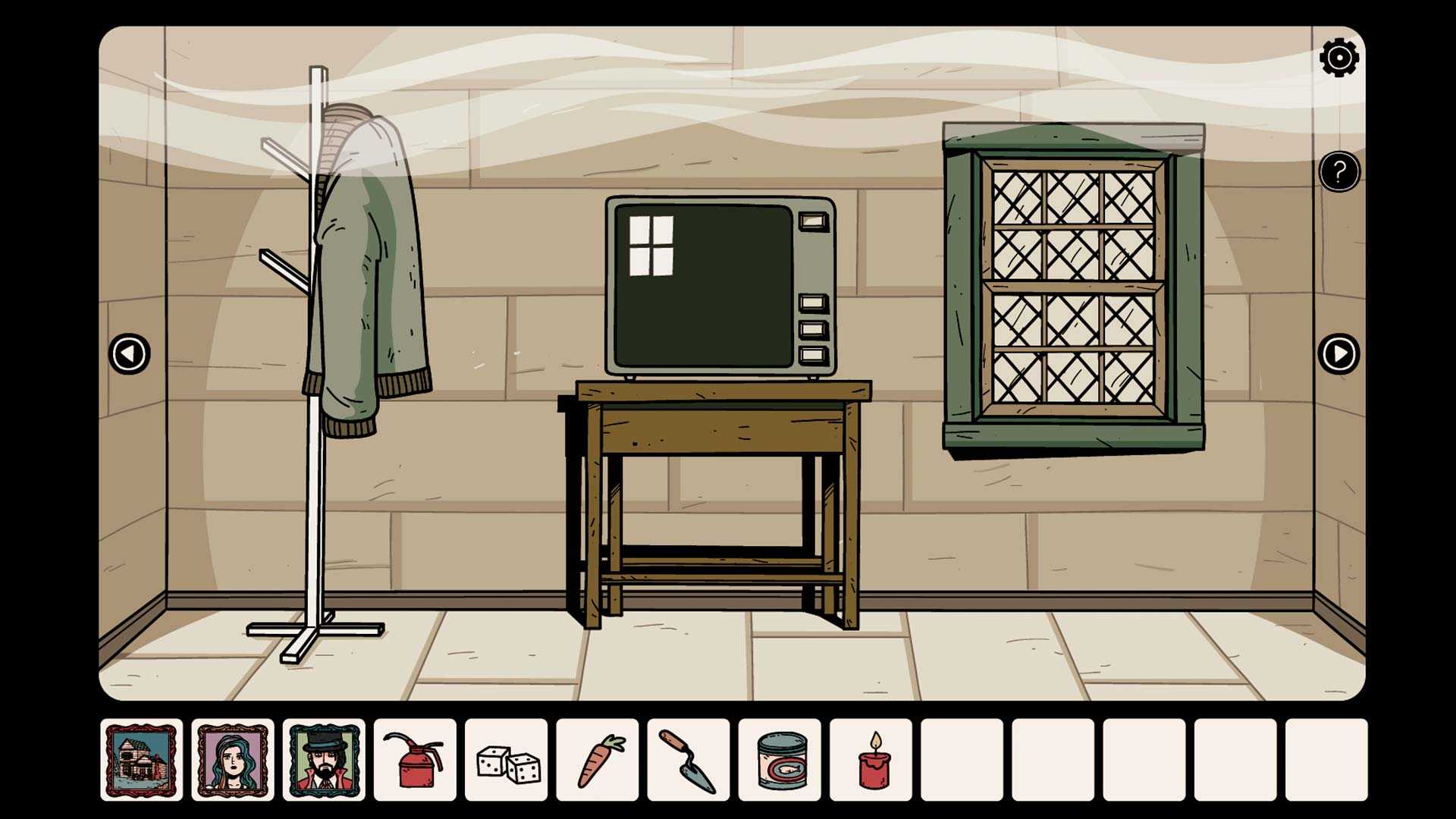
Task: Go to the room on the right
Action: pyautogui.click(x=1338, y=353)
